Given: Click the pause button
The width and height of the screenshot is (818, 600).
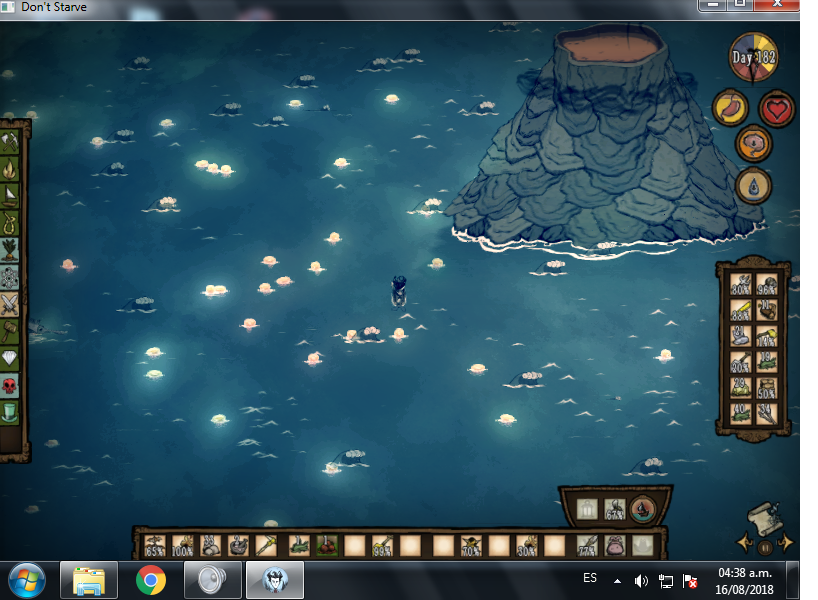Looking at the screenshot, I should pyautogui.click(x=765, y=547).
